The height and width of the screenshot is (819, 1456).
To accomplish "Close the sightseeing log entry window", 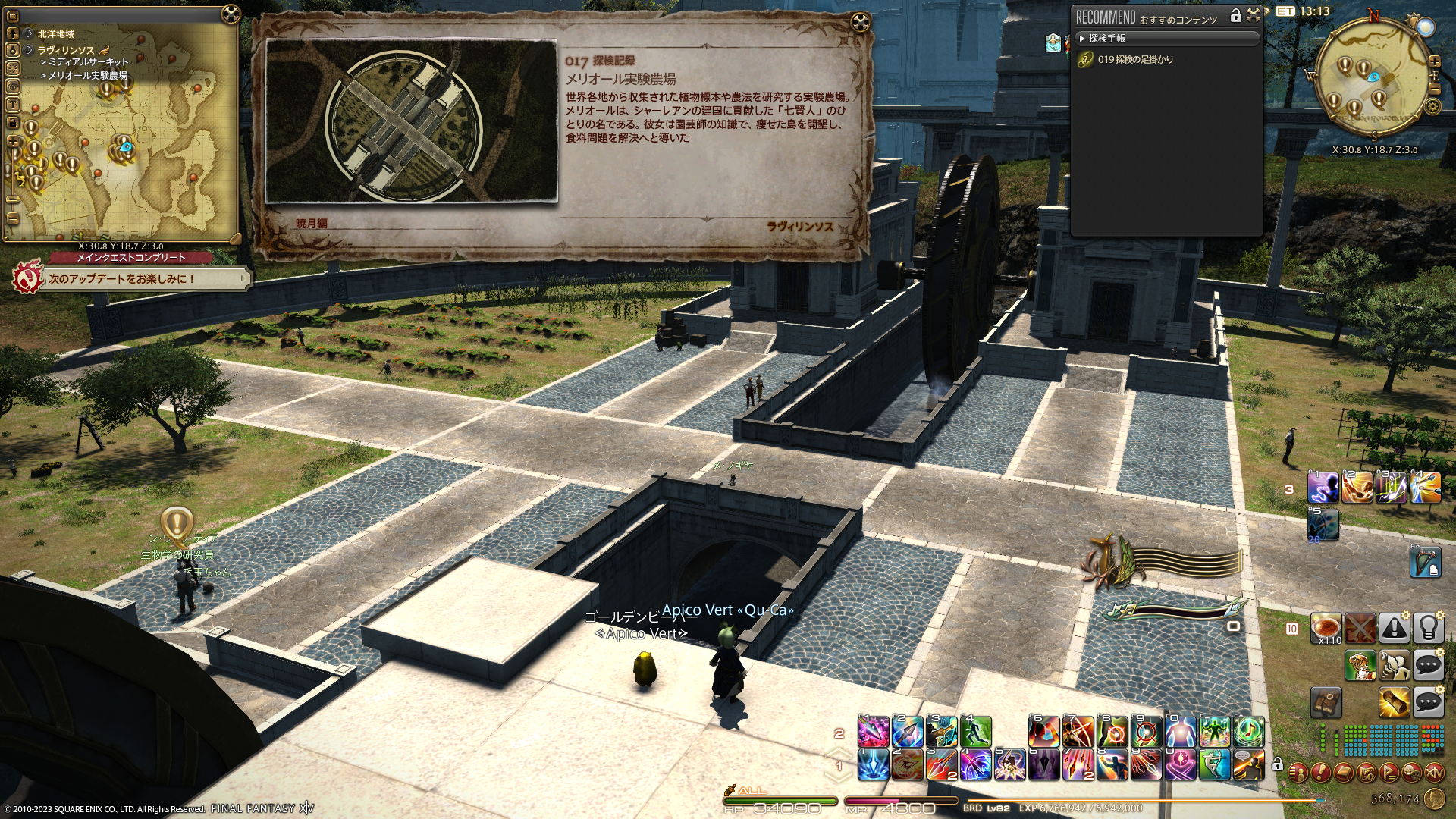I will pyautogui.click(x=859, y=21).
